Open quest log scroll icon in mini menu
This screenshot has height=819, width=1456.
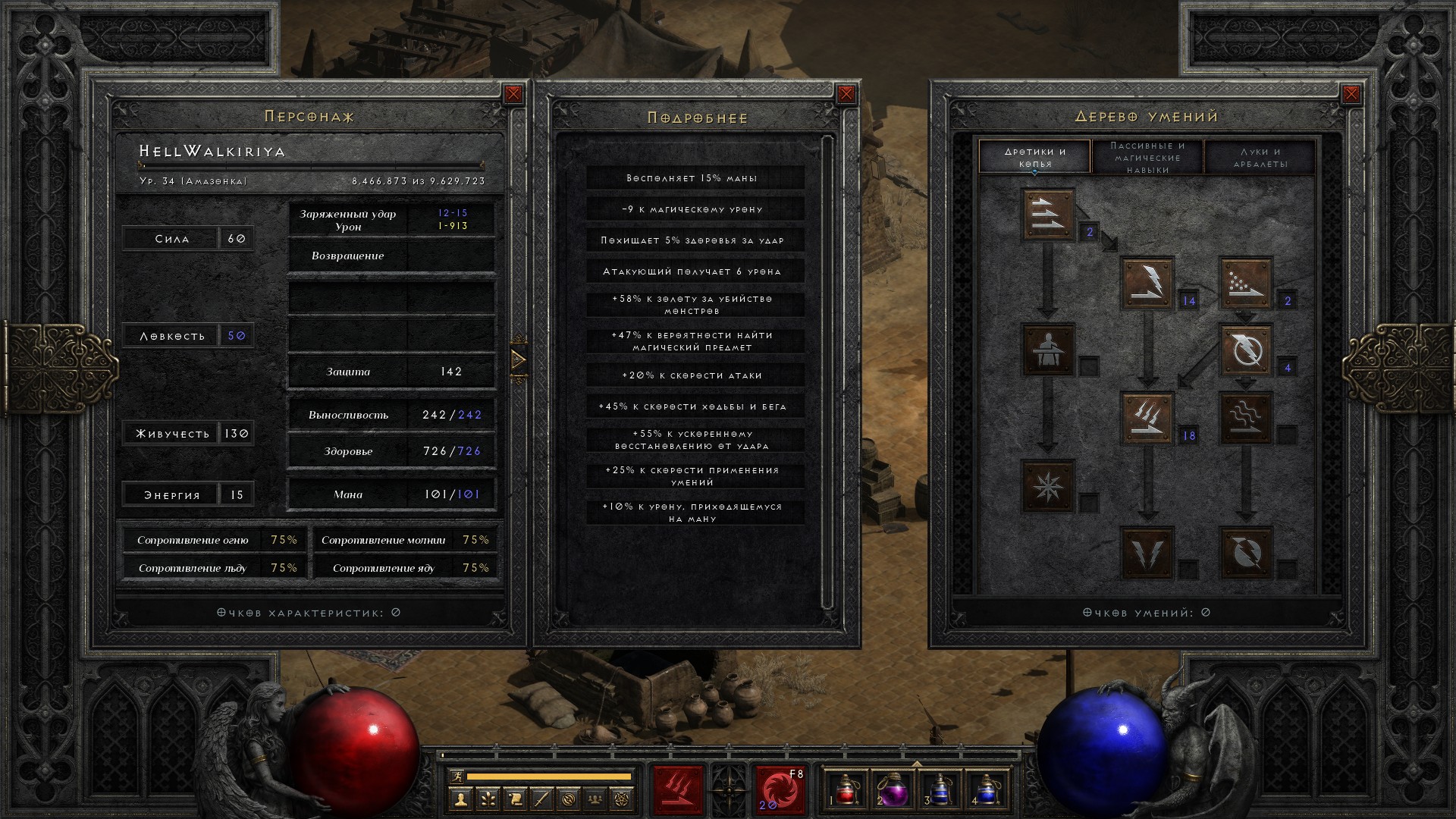515,799
